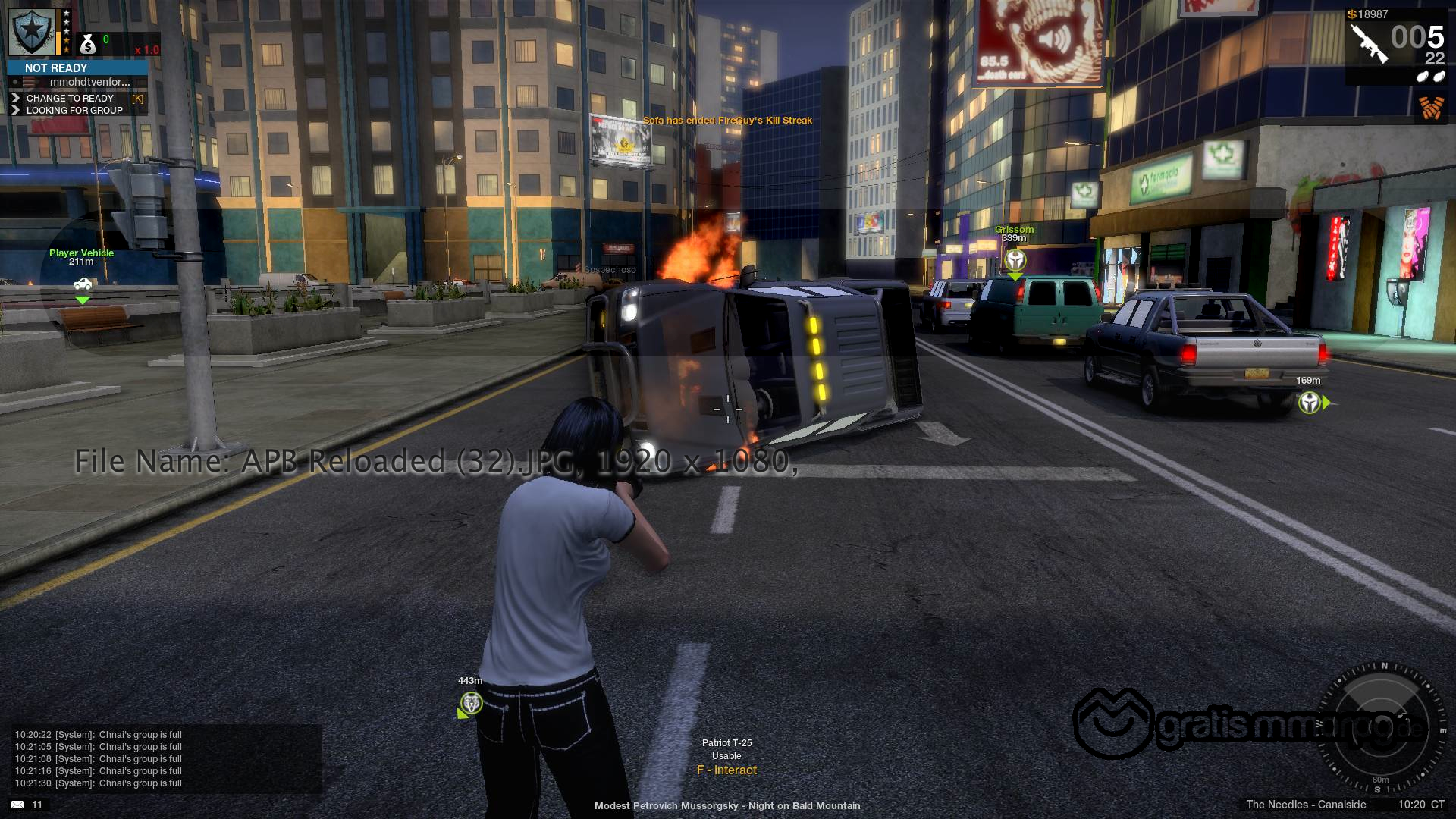Click the orange hands ability icon
Screen dimensions: 1456x819
coord(1430,108)
